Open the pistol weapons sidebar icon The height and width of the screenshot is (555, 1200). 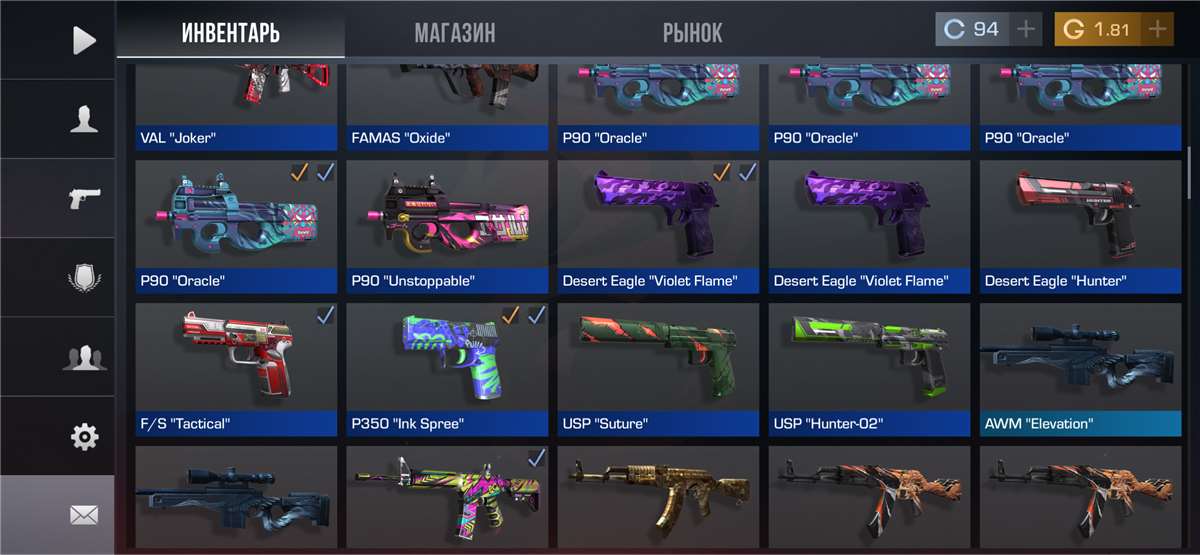(x=84, y=198)
